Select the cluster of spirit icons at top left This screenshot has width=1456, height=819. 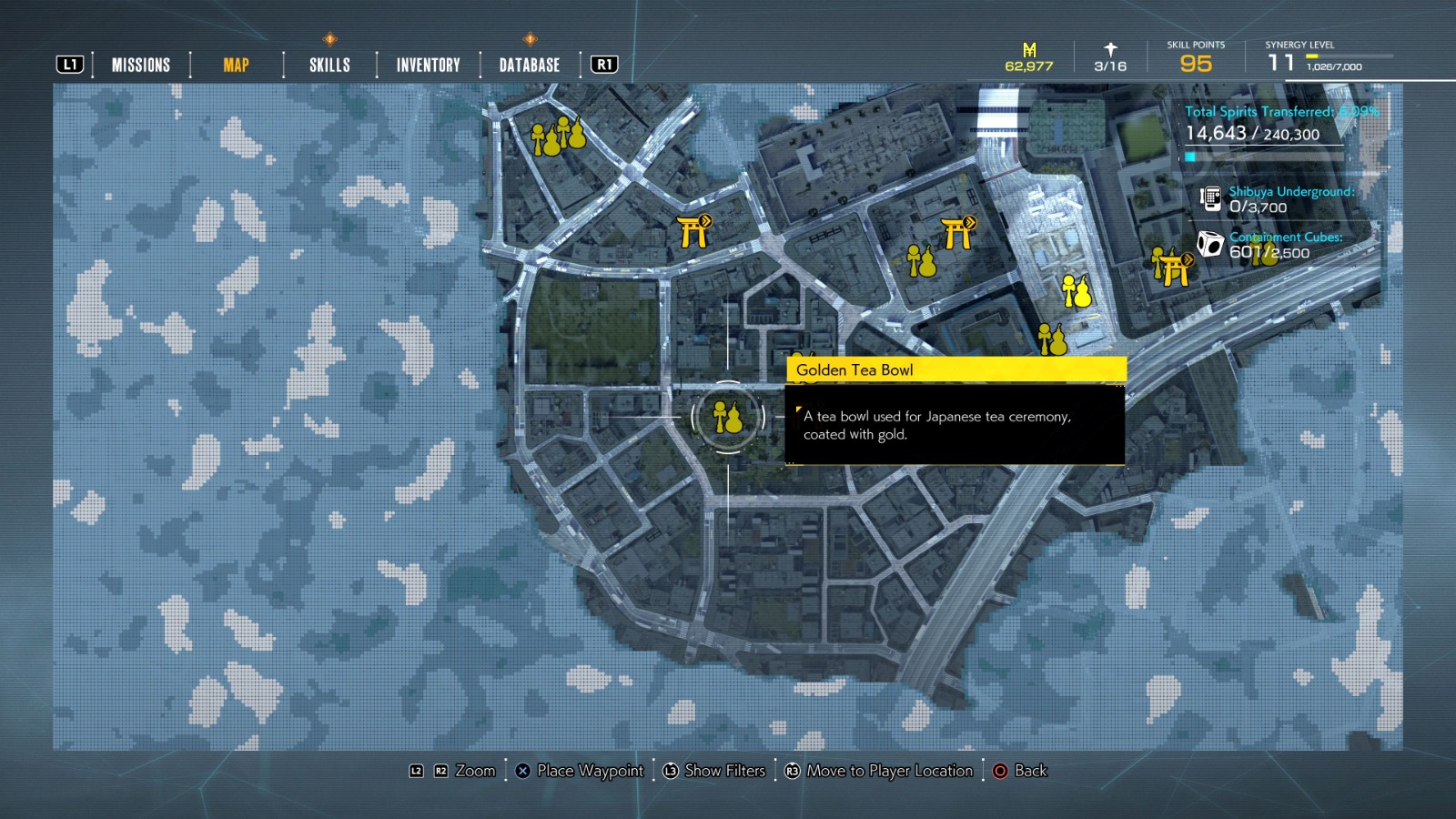(x=558, y=138)
